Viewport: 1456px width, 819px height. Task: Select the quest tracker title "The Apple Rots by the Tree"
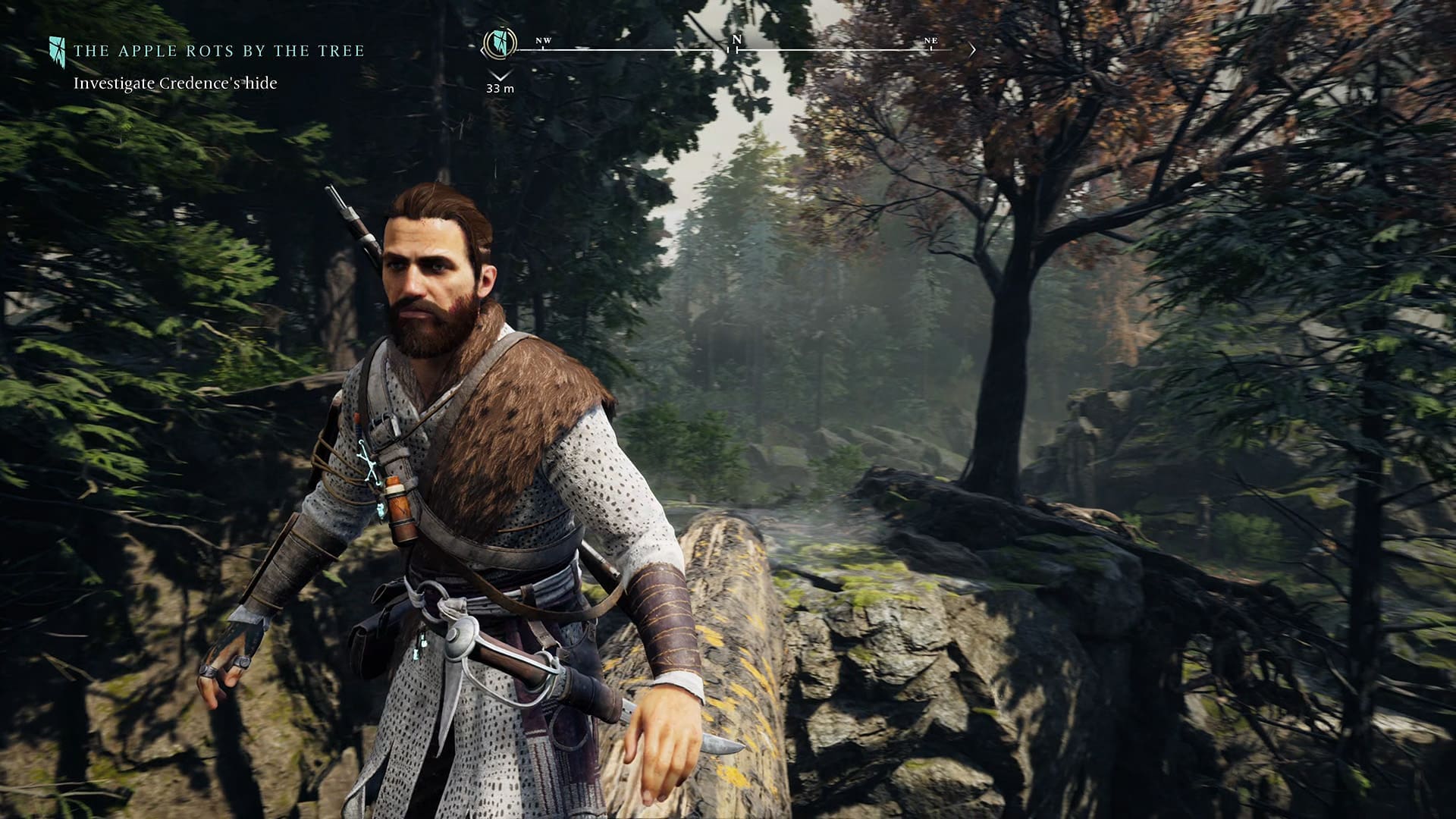click(218, 51)
